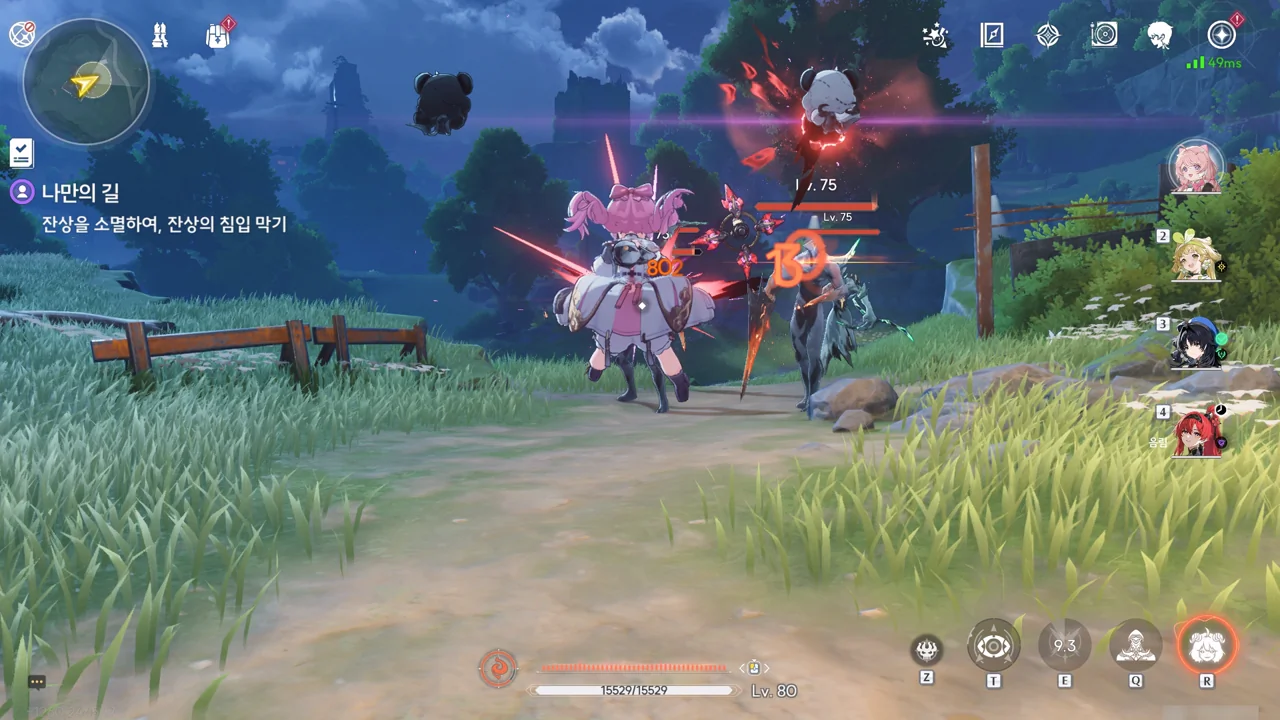Open the twin towers icon
Image resolution: width=1280 pixels, height=720 pixels.
point(159,36)
